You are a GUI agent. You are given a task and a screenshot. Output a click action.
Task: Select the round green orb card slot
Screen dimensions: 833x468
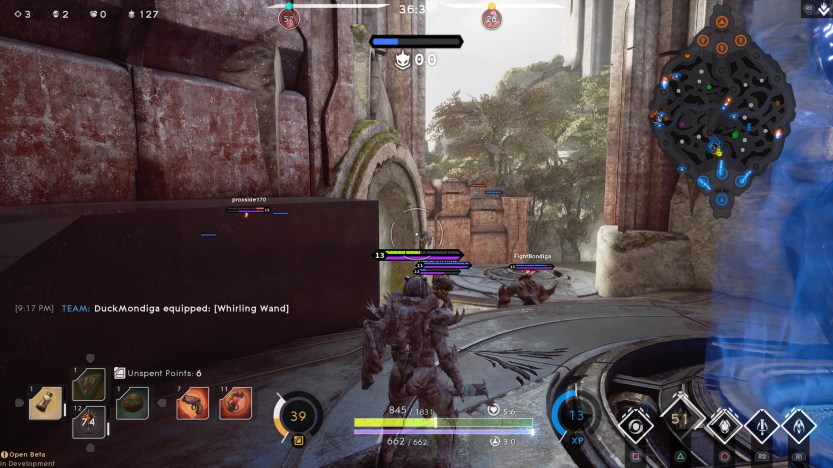click(x=132, y=402)
